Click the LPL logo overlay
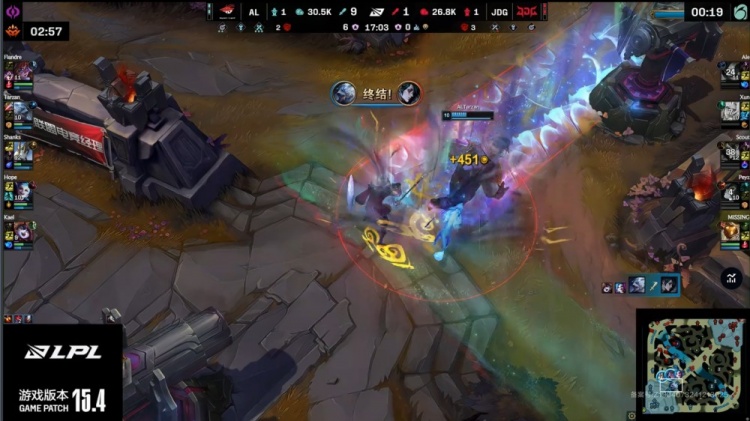The width and height of the screenshot is (750, 421). coord(60,351)
